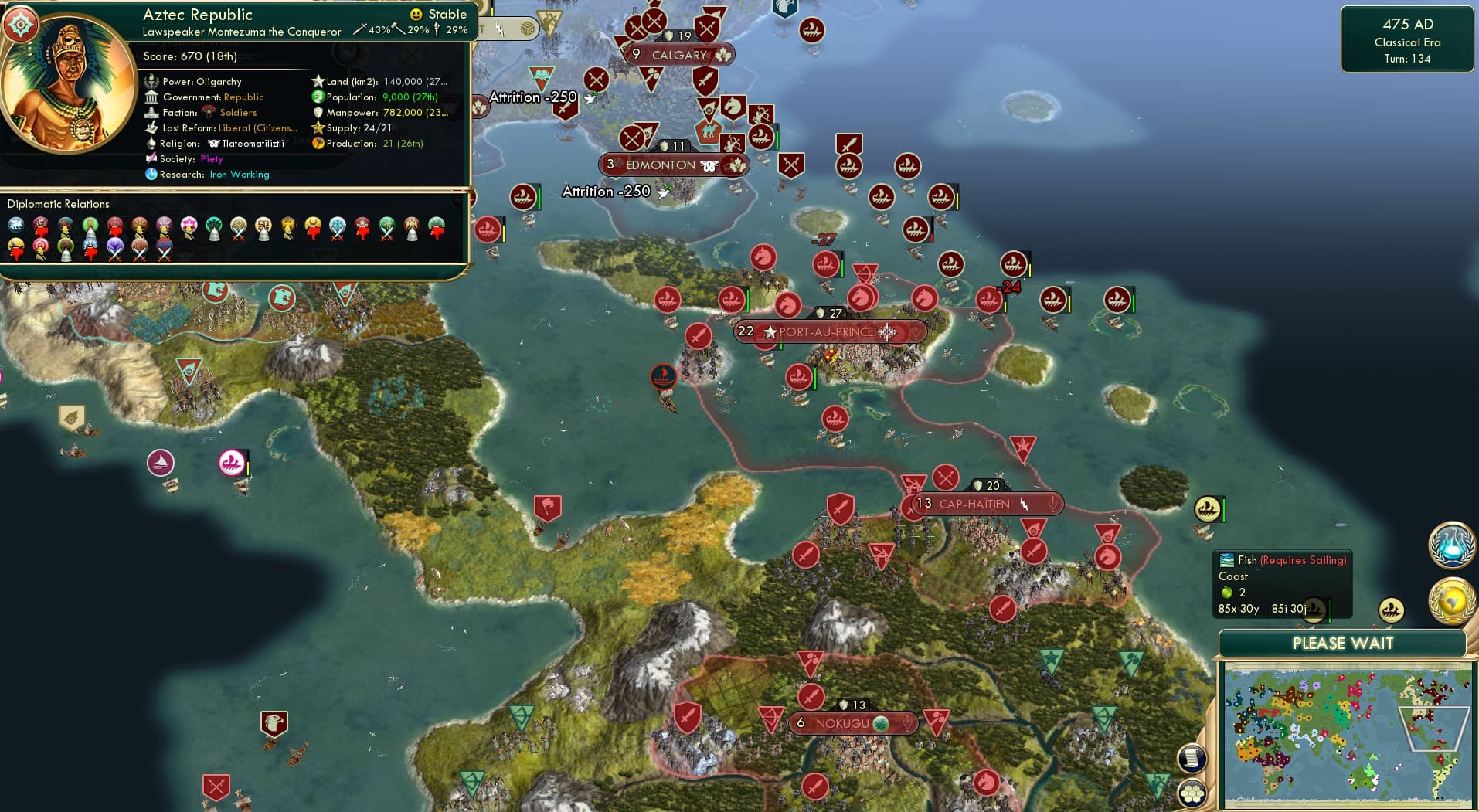This screenshot has width=1479, height=812.
Task: Click the PLEASE WAIT status bar
Action: coord(1343,643)
